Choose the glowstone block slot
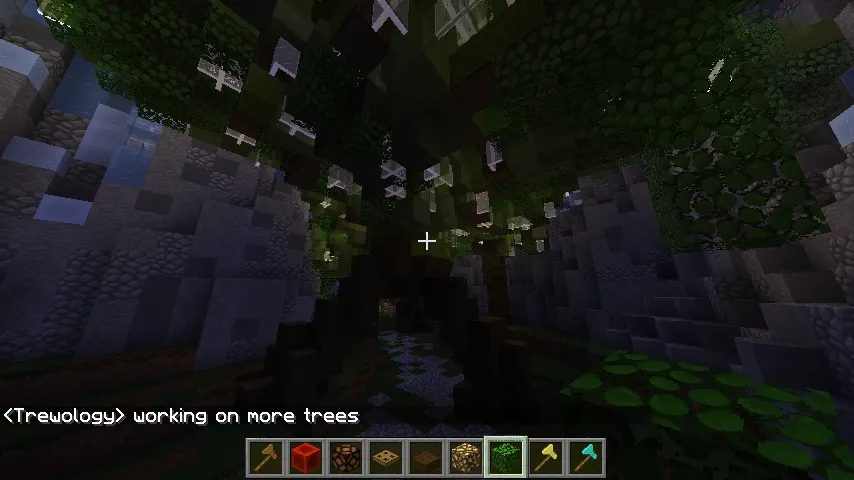 point(466,457)
